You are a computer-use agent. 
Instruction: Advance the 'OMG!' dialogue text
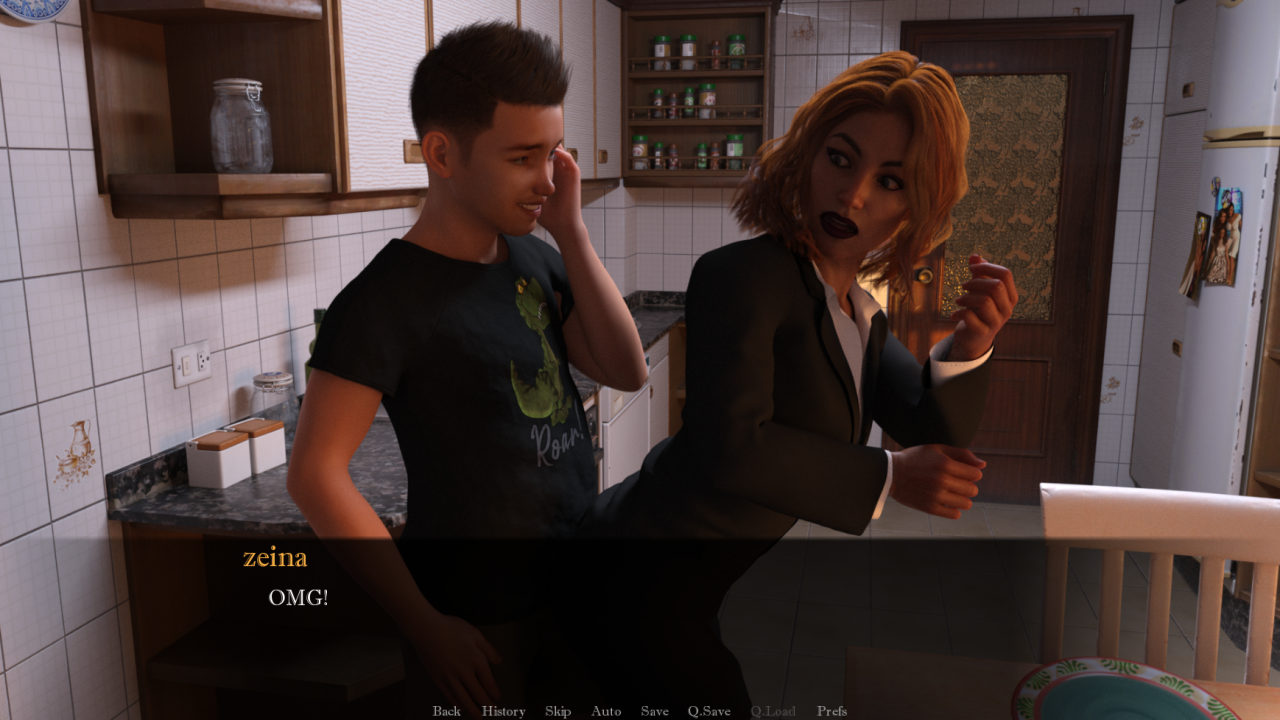pyautogui.click(x=640, y=598)
